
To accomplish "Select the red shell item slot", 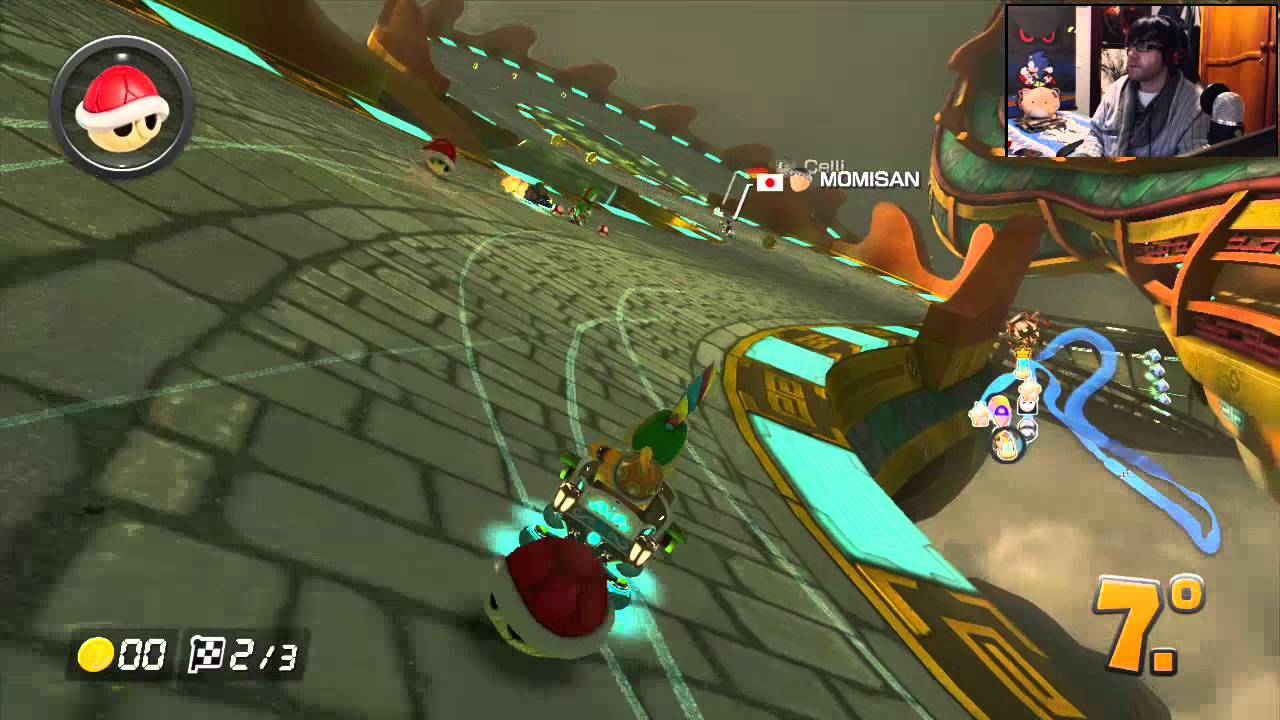I will 121,107.
